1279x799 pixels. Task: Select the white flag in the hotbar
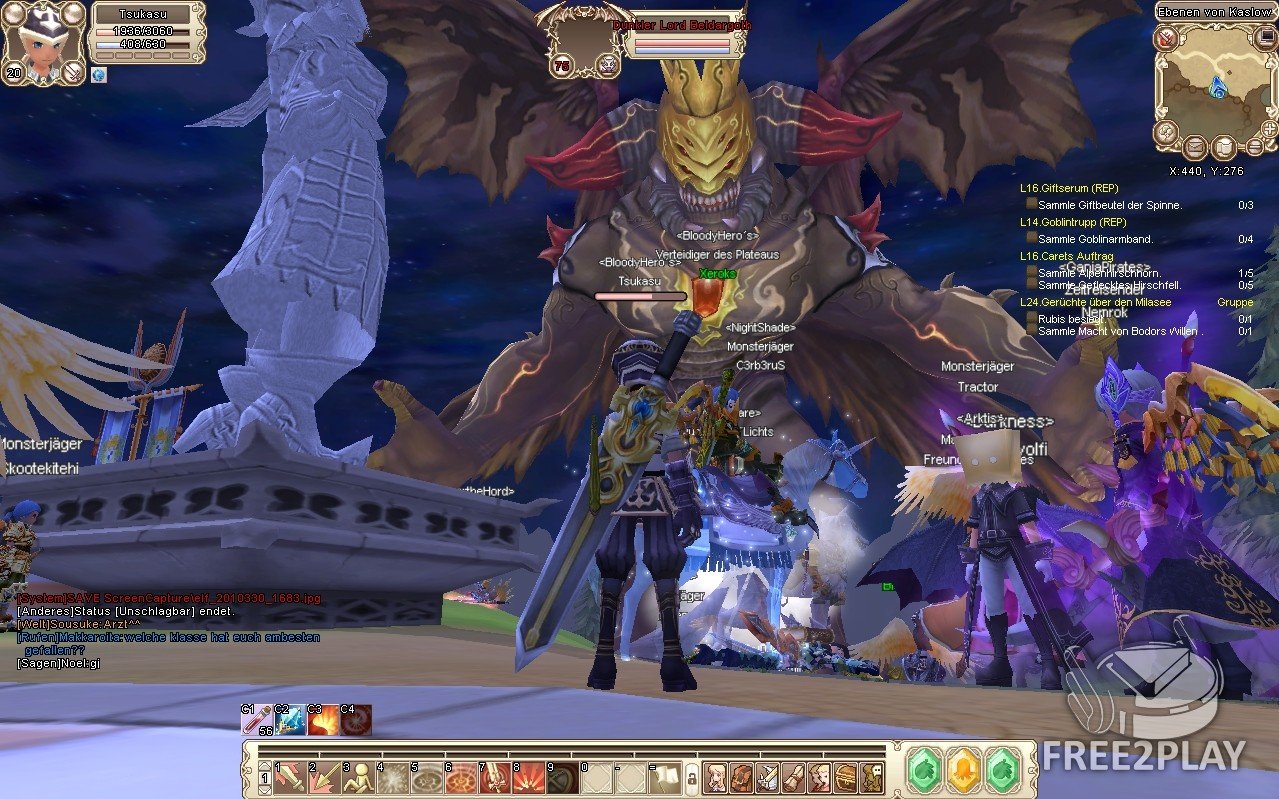pos(665,776)
